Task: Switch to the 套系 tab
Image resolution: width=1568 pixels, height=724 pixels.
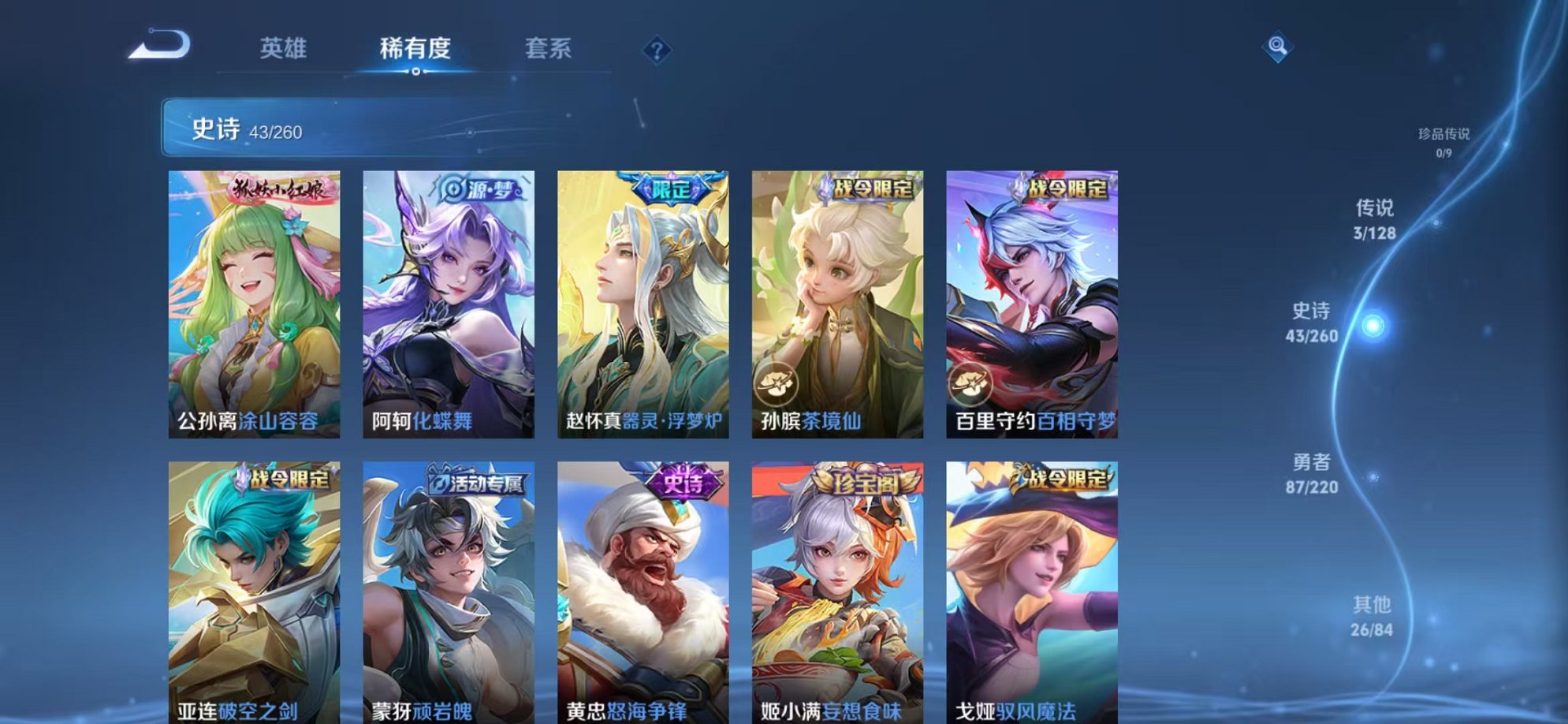Action: (x=549, y=48)
